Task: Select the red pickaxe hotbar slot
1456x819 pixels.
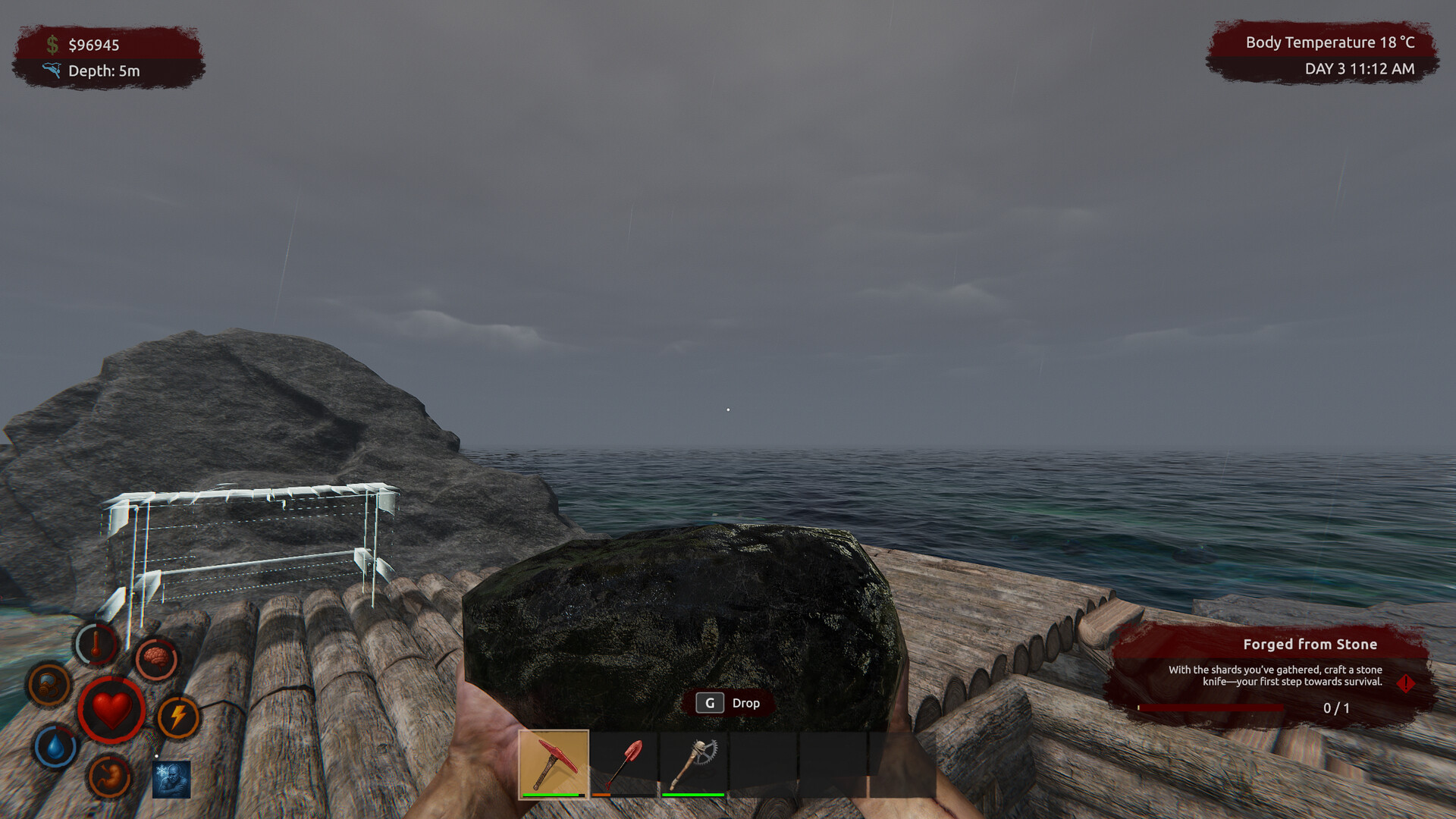Action: [554, 764]
